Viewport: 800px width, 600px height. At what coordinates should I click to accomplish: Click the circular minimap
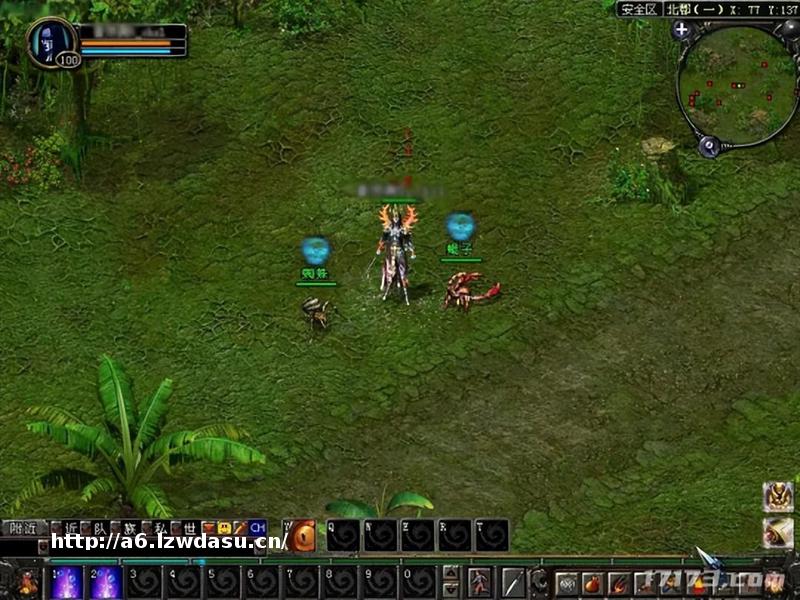click(x=738, y=84)
